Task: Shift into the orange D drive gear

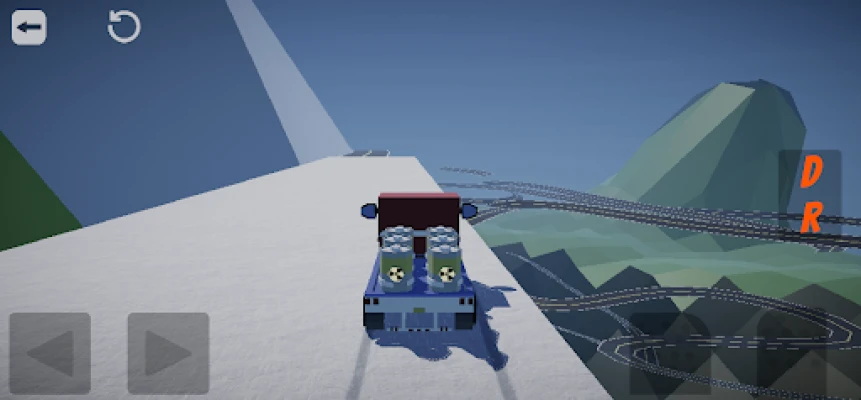Action: [811, 173]
